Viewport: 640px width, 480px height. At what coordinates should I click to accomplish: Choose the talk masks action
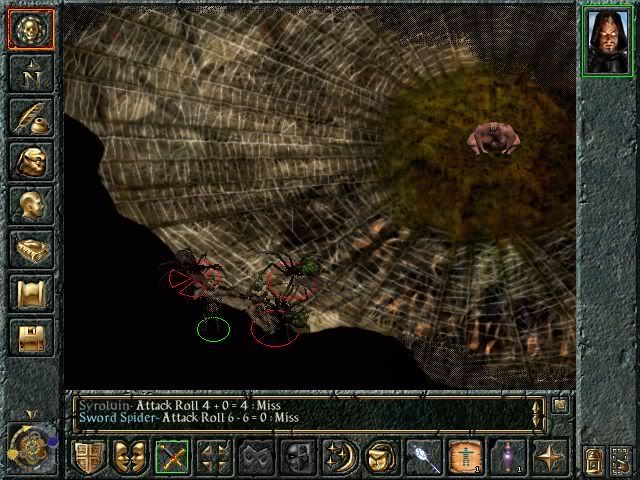[x=129, y=457]
